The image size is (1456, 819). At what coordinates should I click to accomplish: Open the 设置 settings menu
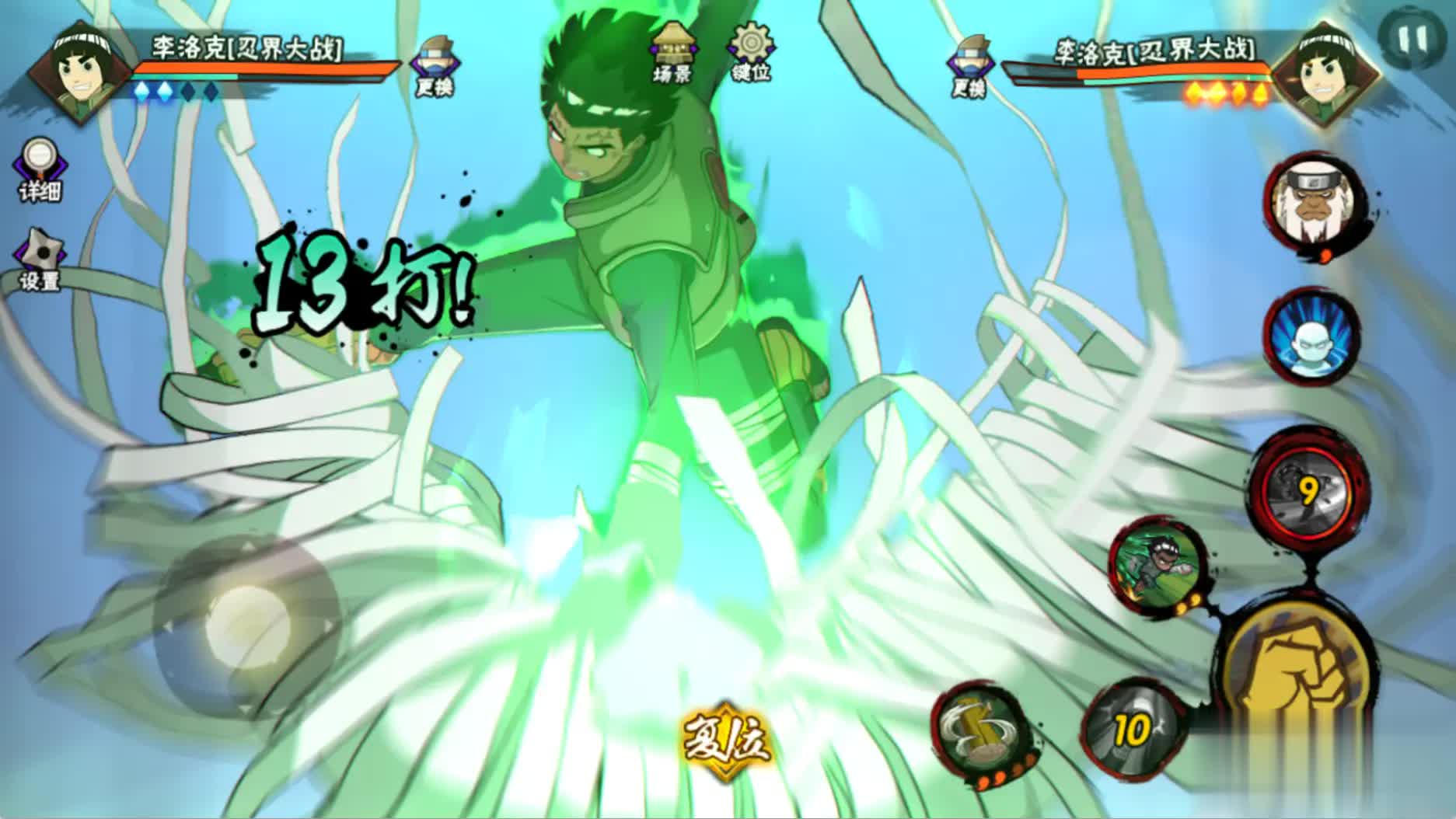(40, 259)
